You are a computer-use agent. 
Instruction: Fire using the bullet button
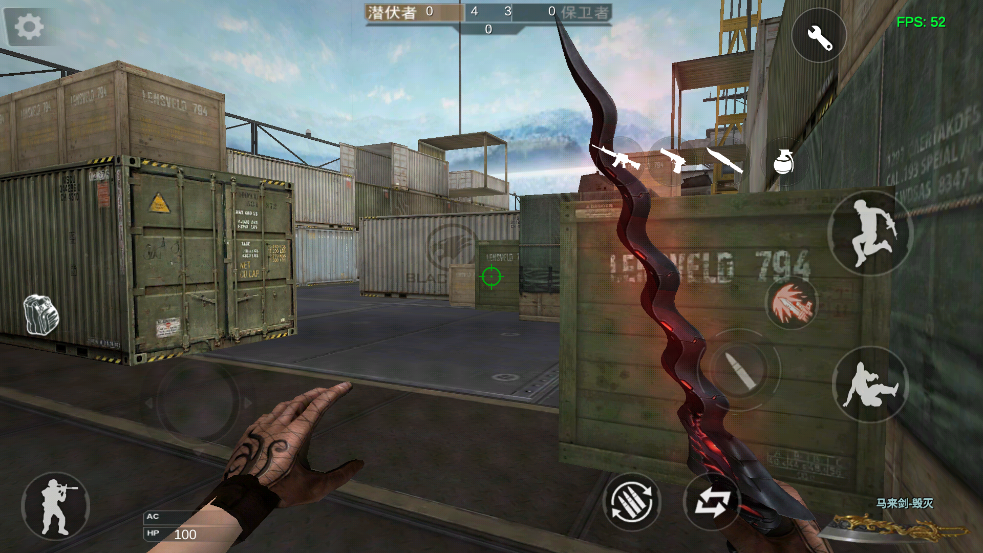pyautogui.click(x=738, y=370)
